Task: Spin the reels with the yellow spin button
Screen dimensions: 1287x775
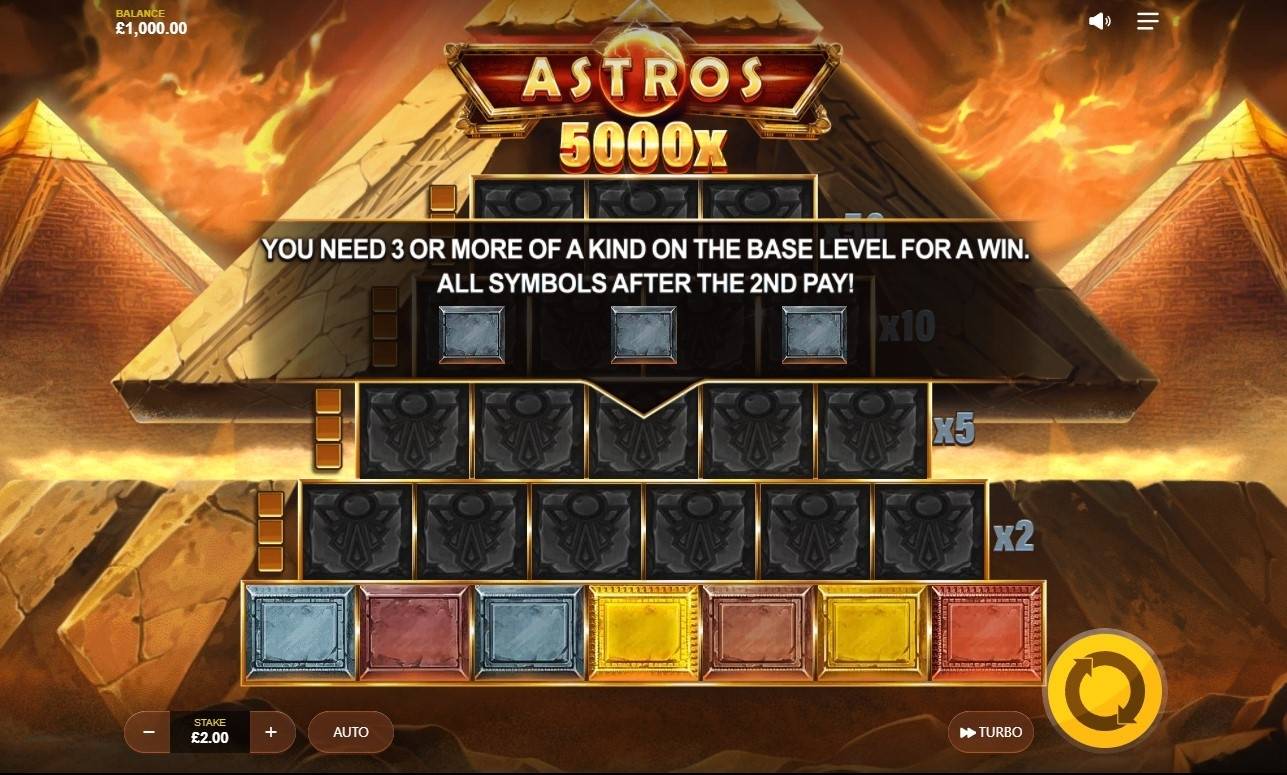Action: [x=1103, y=688]
